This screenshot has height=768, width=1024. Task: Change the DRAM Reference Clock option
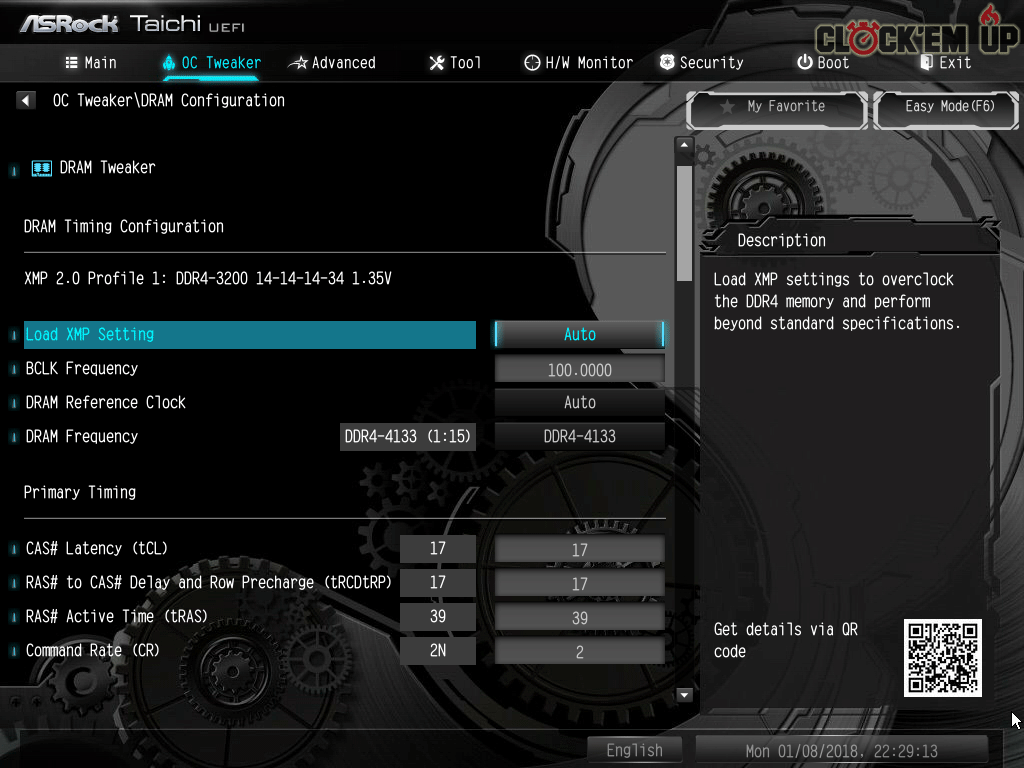[579, 403]
